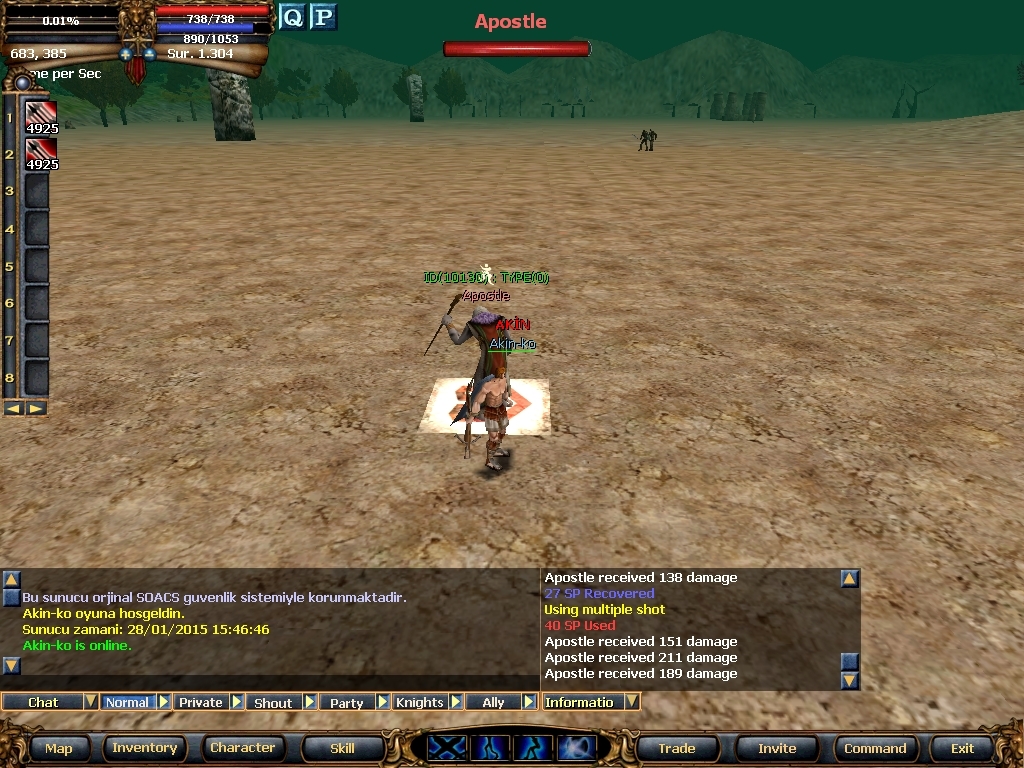This screenshot has width=1024, height=768.
Task: Switch chat to the Party channel
Action: [346, 702]
